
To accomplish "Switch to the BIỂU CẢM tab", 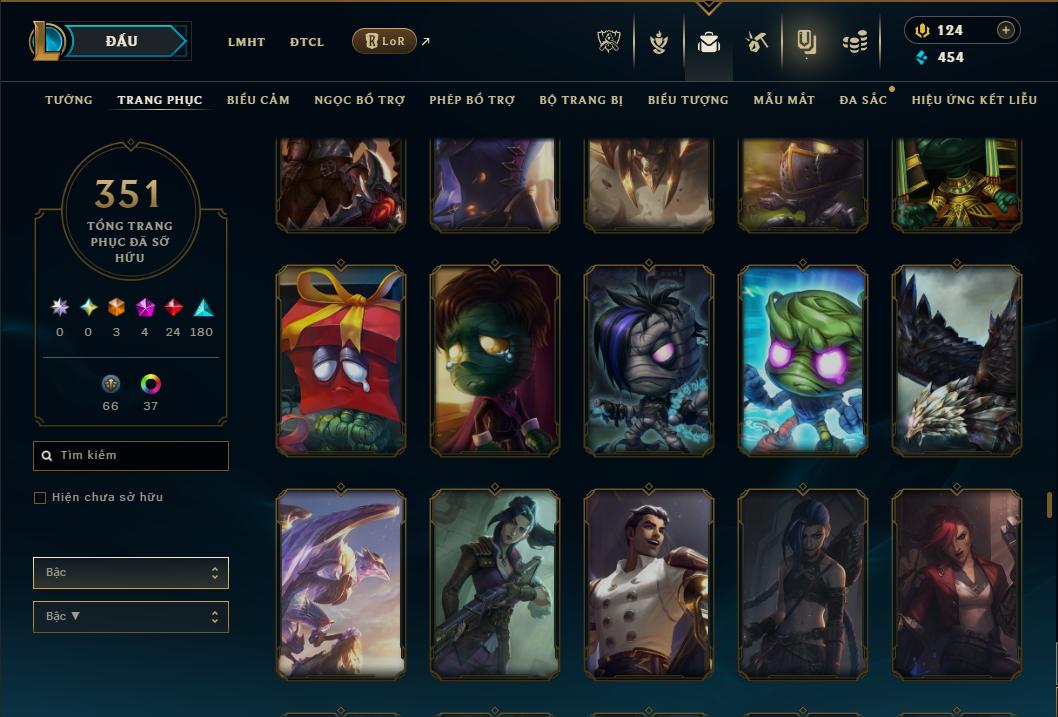I will coord(258,100).
